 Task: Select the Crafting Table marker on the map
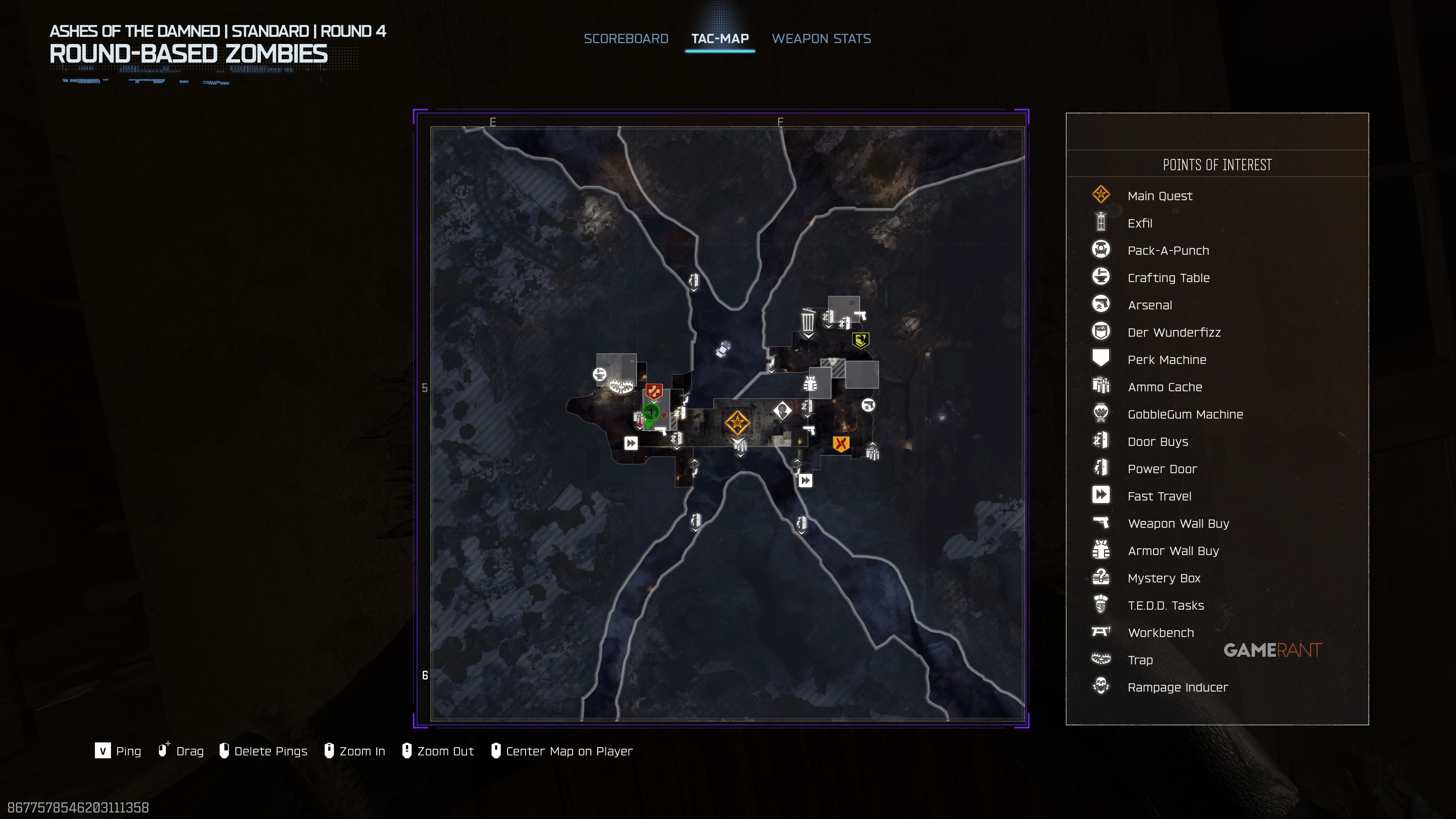599,373
